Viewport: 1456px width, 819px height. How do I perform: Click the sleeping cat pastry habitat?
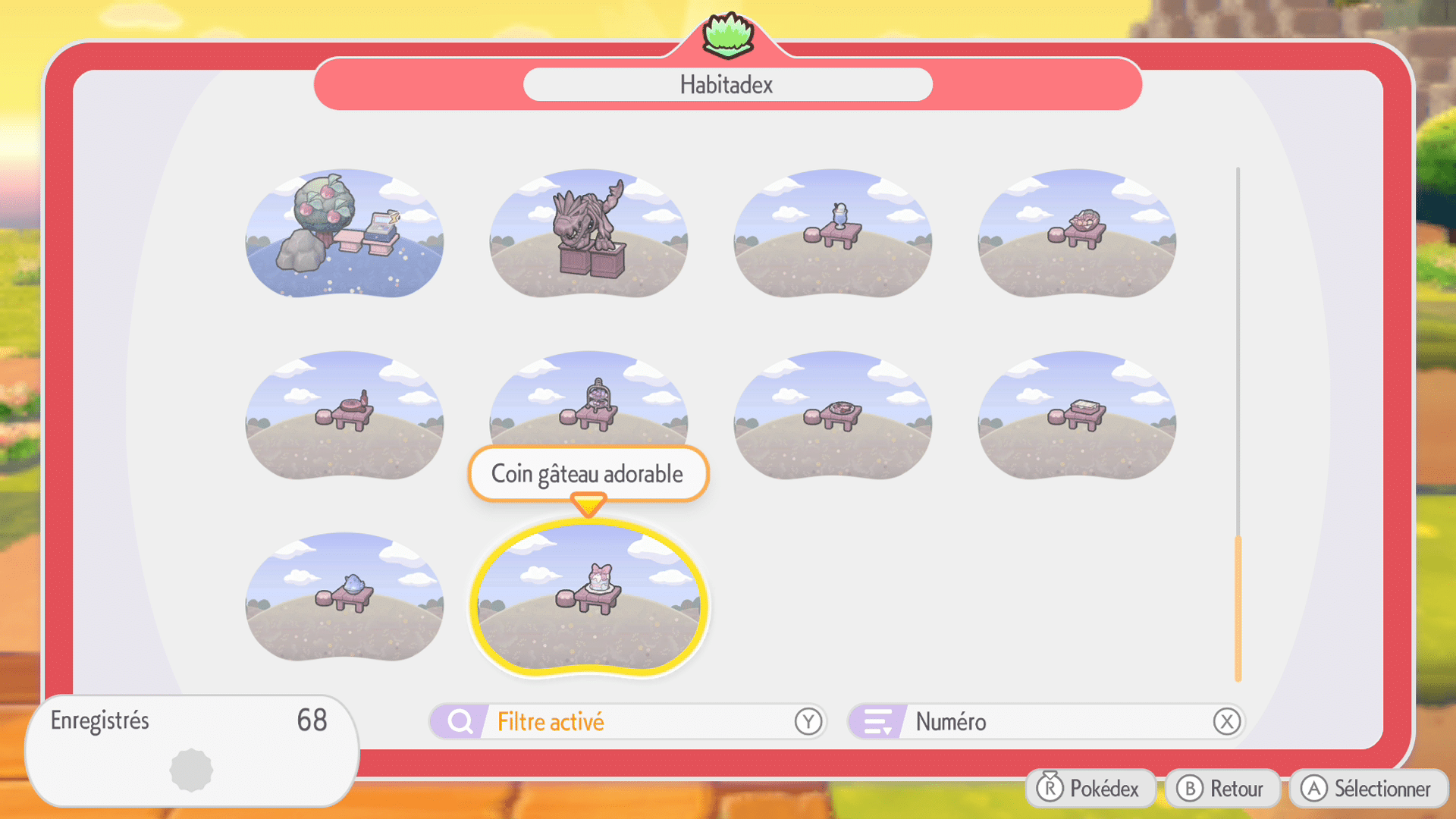pyautogui.click(x=1075, y=235)
